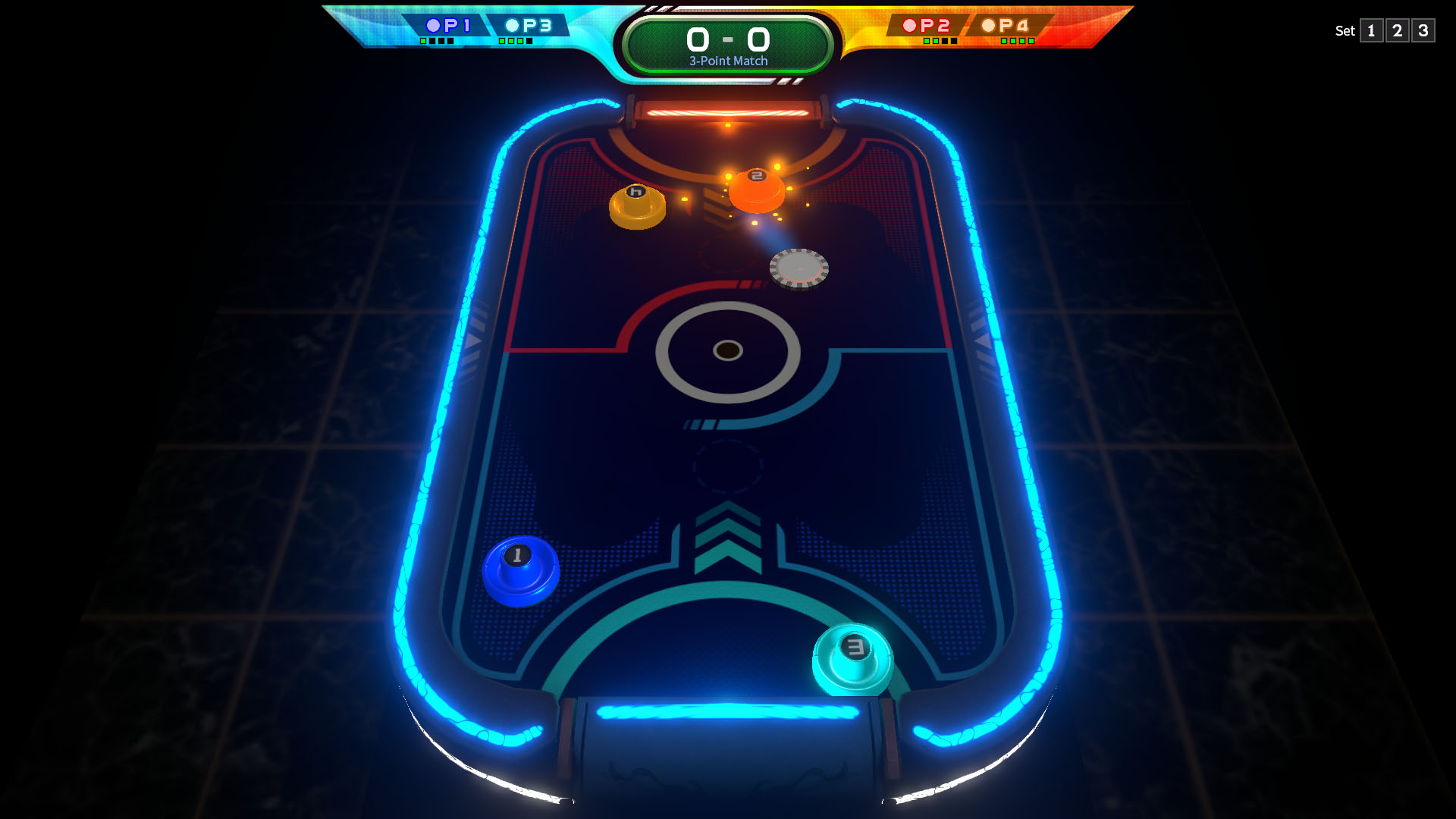This screenshot has height=819, width=1456.
Task: Select Set 1 in the top-right set tracker
Action: (1371, 31)
